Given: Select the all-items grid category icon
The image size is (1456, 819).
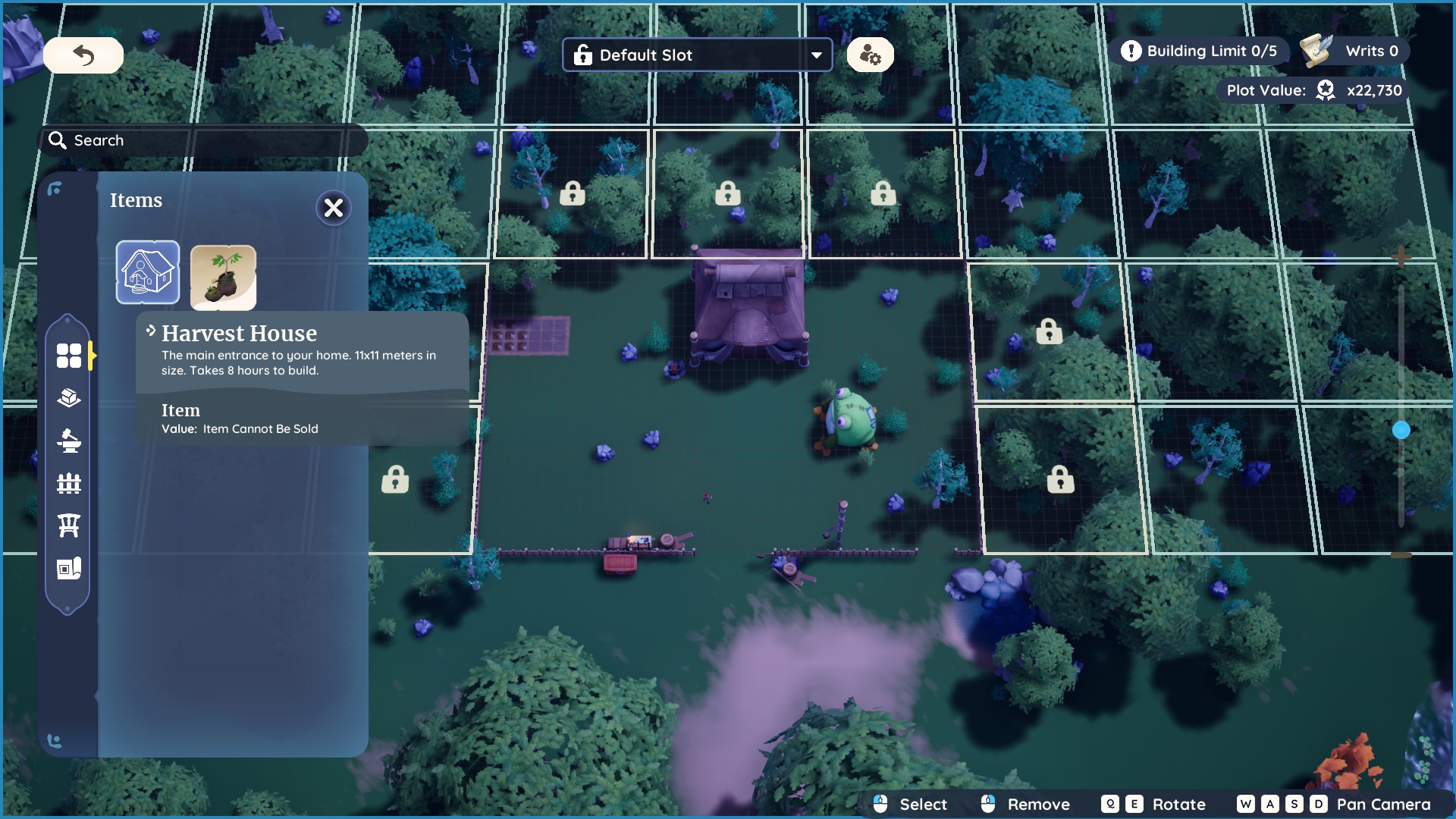Looking at the screenshot, I should tap(68, 354).
